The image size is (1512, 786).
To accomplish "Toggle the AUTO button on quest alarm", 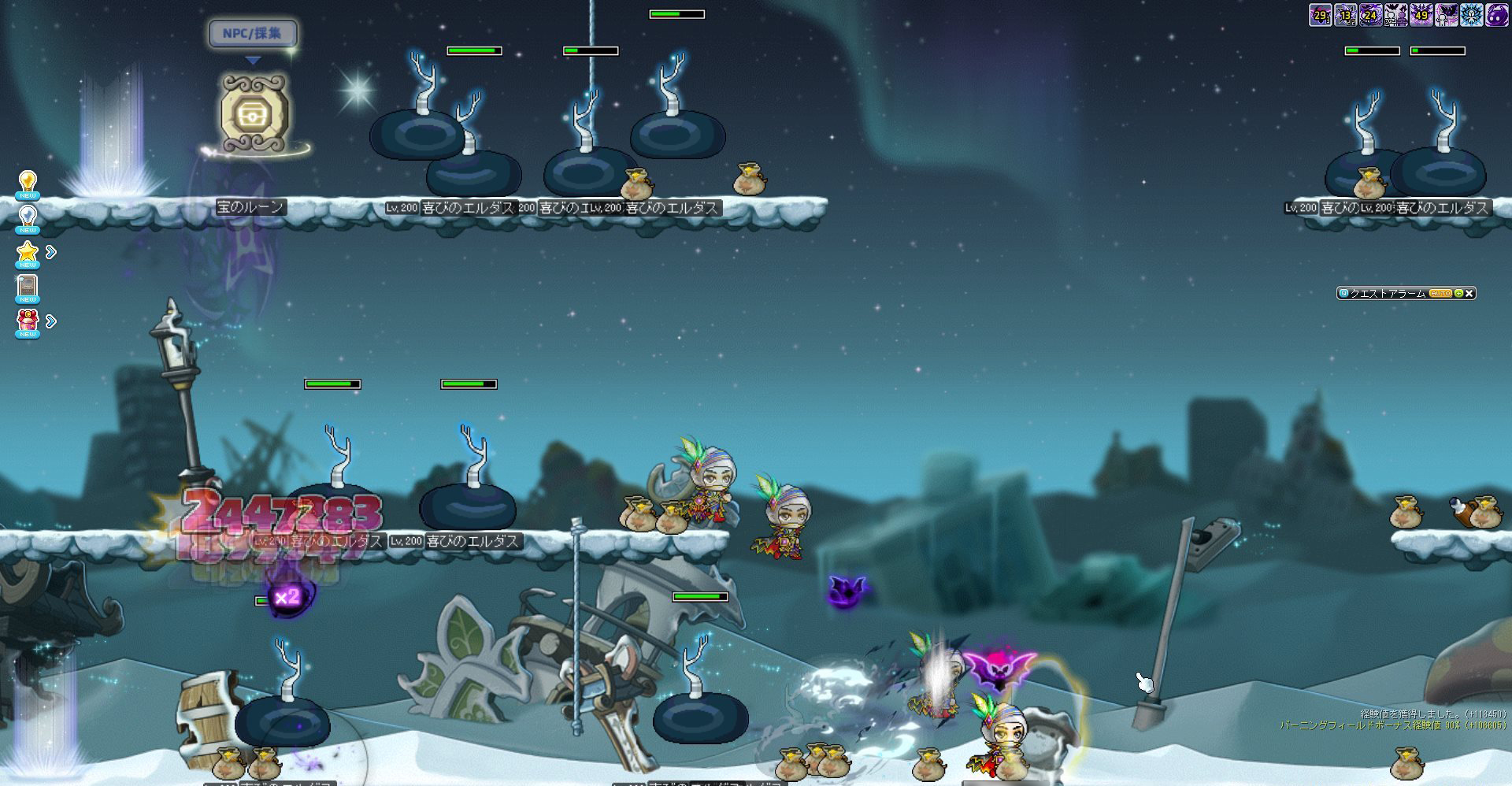I will click(x=1440, y=293).
